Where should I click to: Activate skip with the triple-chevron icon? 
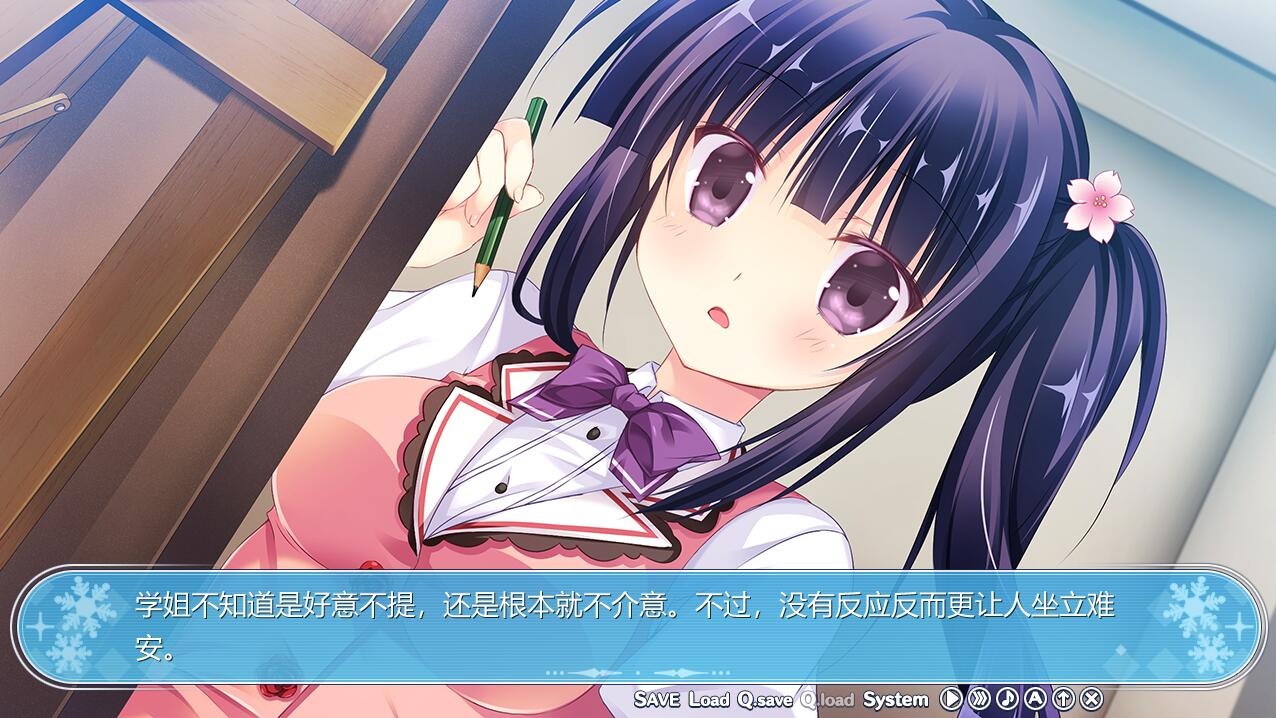(979, 698)
